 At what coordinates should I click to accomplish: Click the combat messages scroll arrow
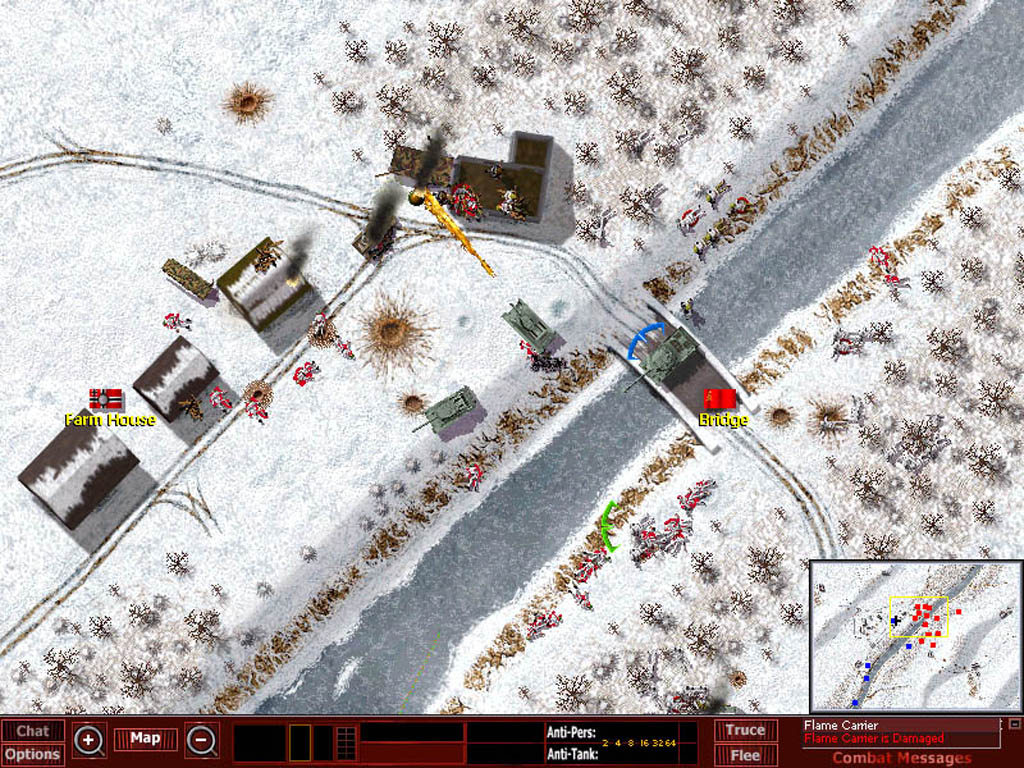pos(1014,724)
